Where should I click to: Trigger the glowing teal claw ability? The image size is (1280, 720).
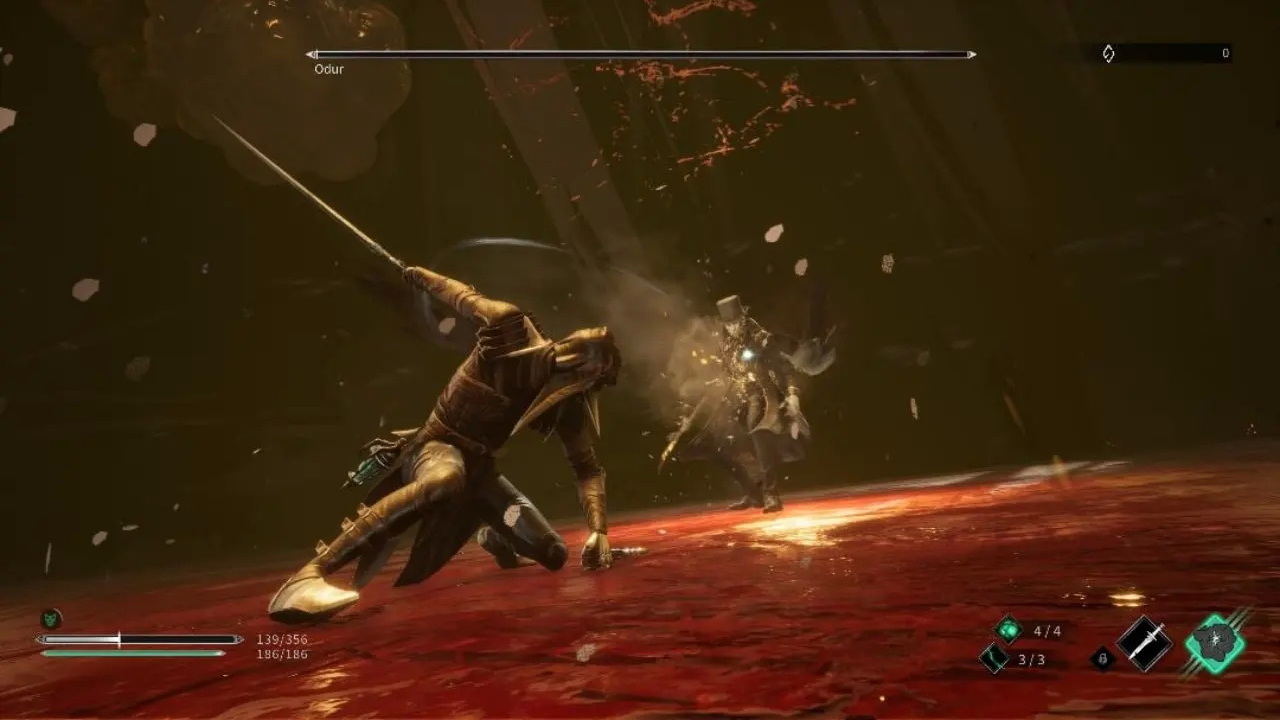pyautogui.click(x=1215, y=643)
